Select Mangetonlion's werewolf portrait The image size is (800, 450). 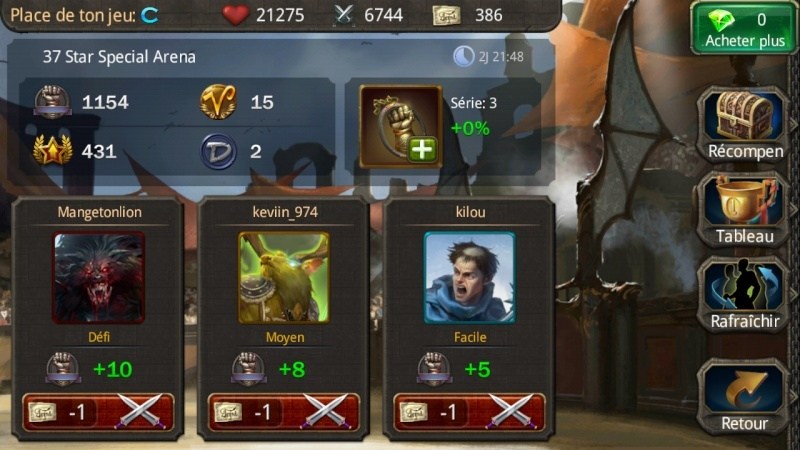pyautogui.click(x=98, y=278)
